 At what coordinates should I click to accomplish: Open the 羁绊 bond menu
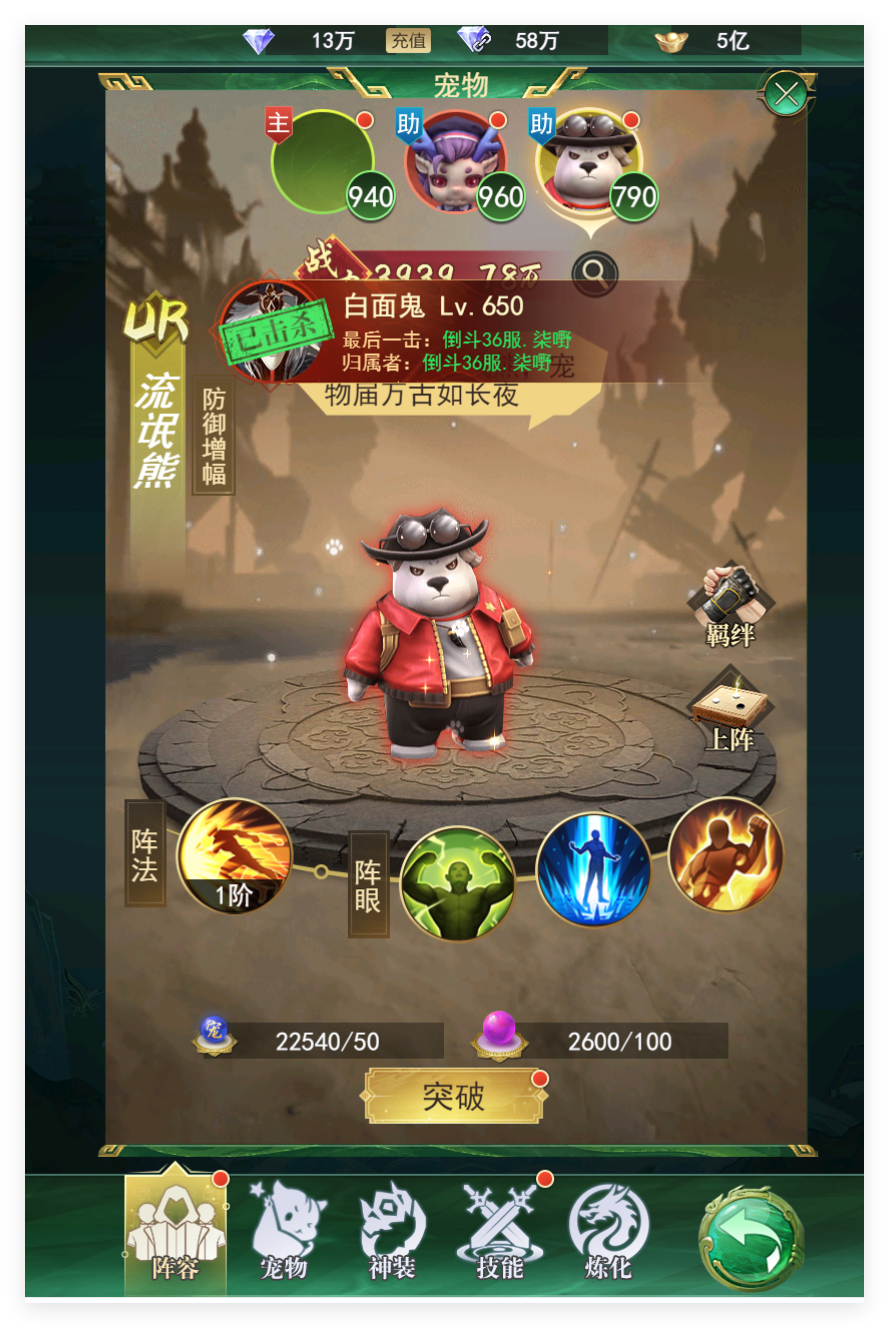730,605
